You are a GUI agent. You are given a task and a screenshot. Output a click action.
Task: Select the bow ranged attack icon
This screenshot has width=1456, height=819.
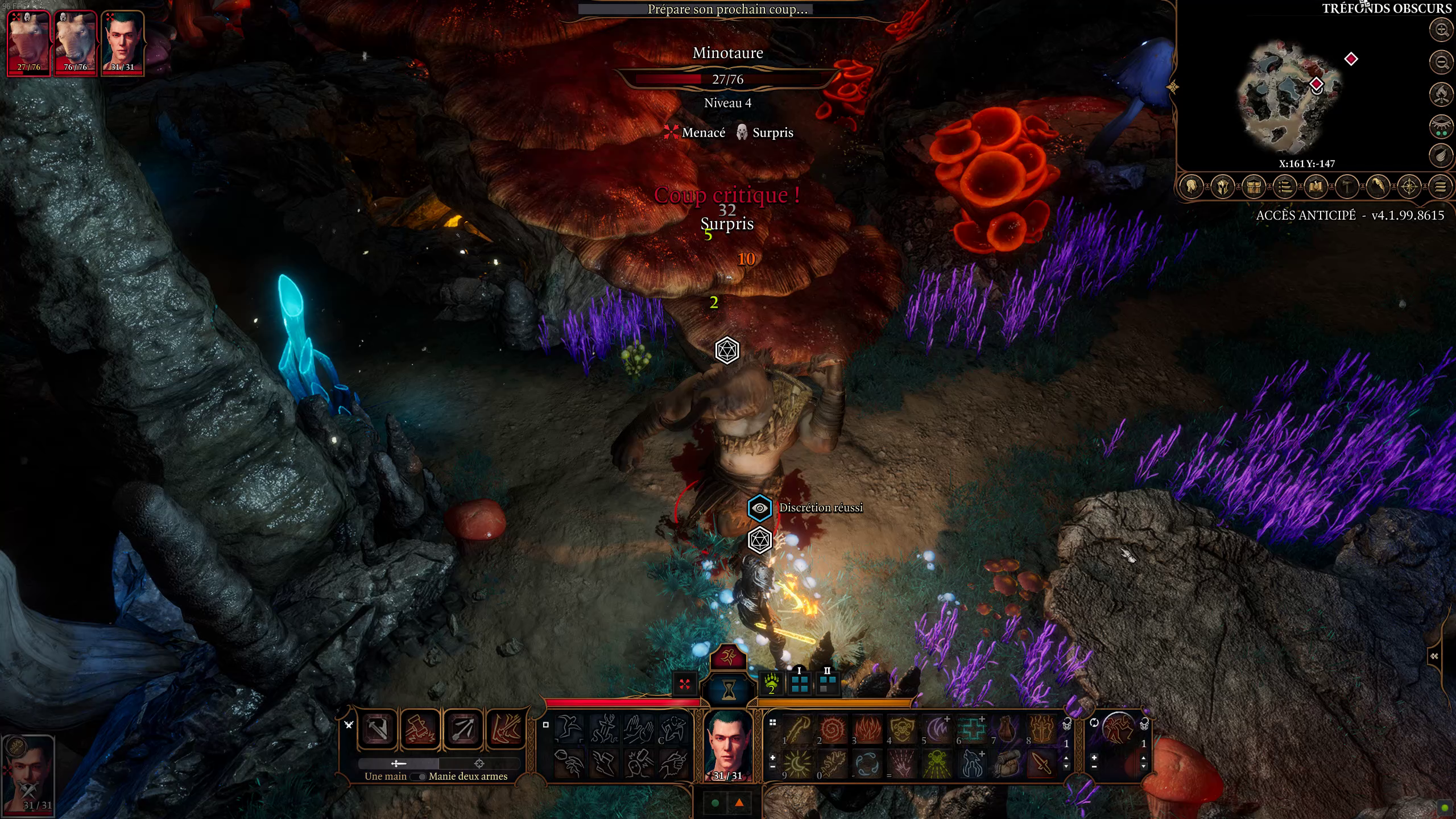pos(463,729)
